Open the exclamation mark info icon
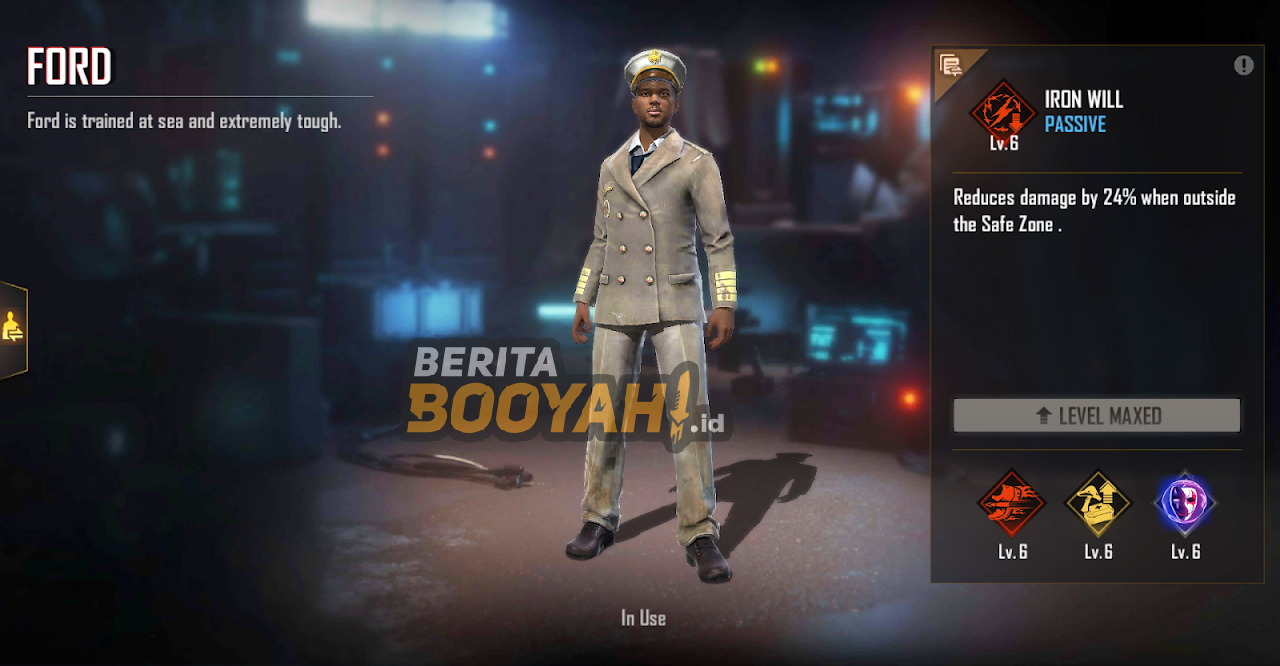 (1243, 66)
